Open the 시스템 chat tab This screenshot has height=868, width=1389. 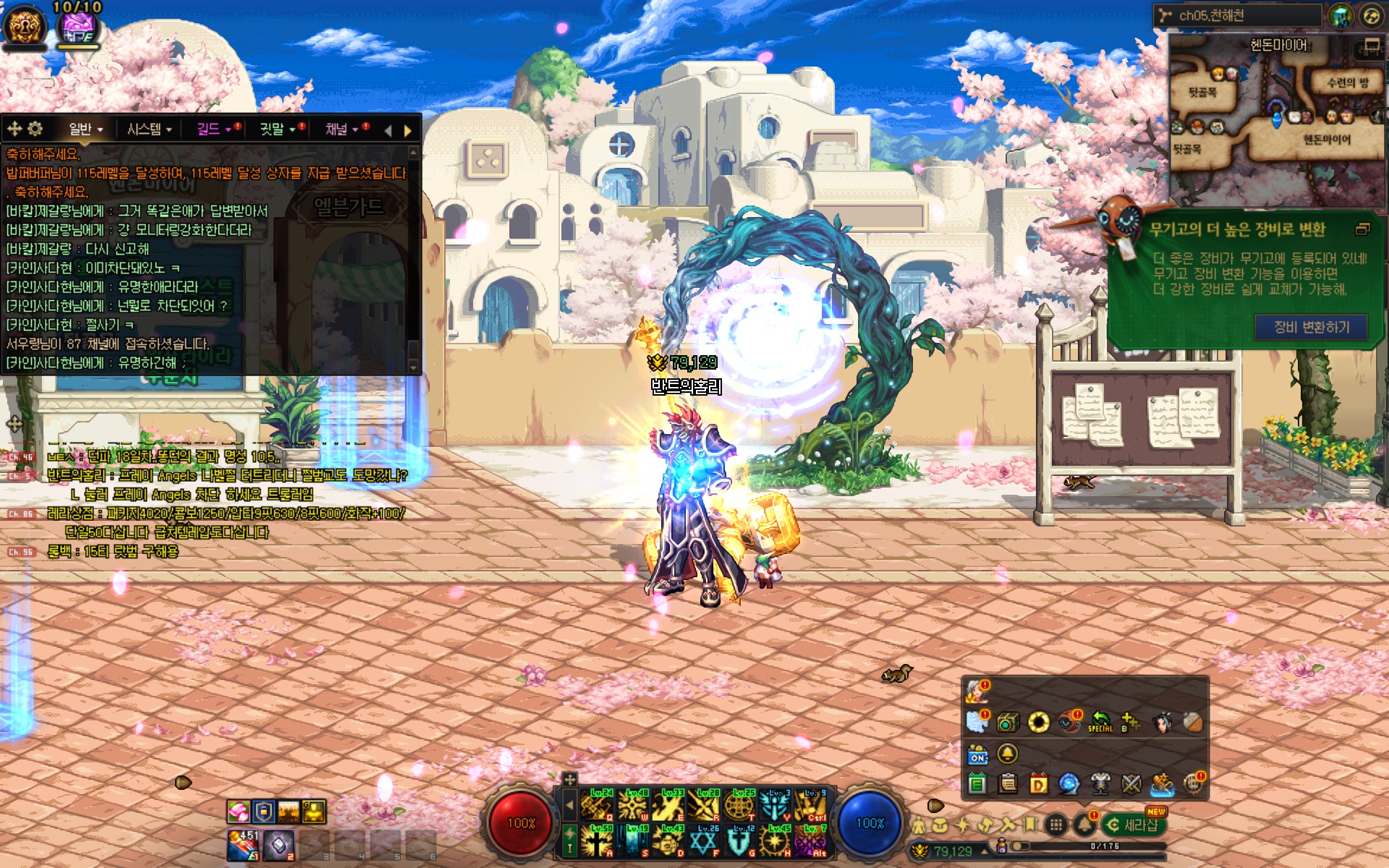[149, 129]
